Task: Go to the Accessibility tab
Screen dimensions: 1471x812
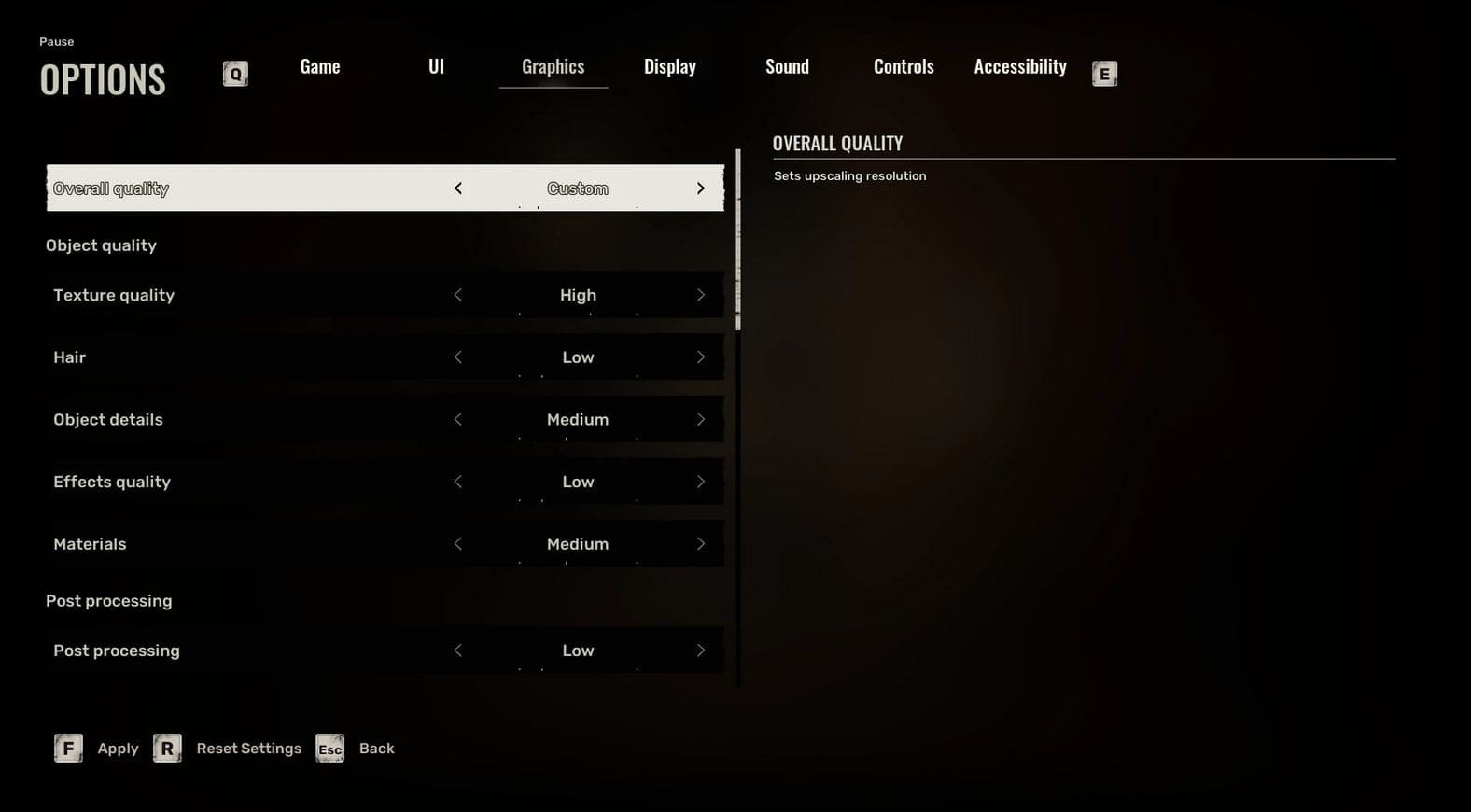Action: (1019, 67)
